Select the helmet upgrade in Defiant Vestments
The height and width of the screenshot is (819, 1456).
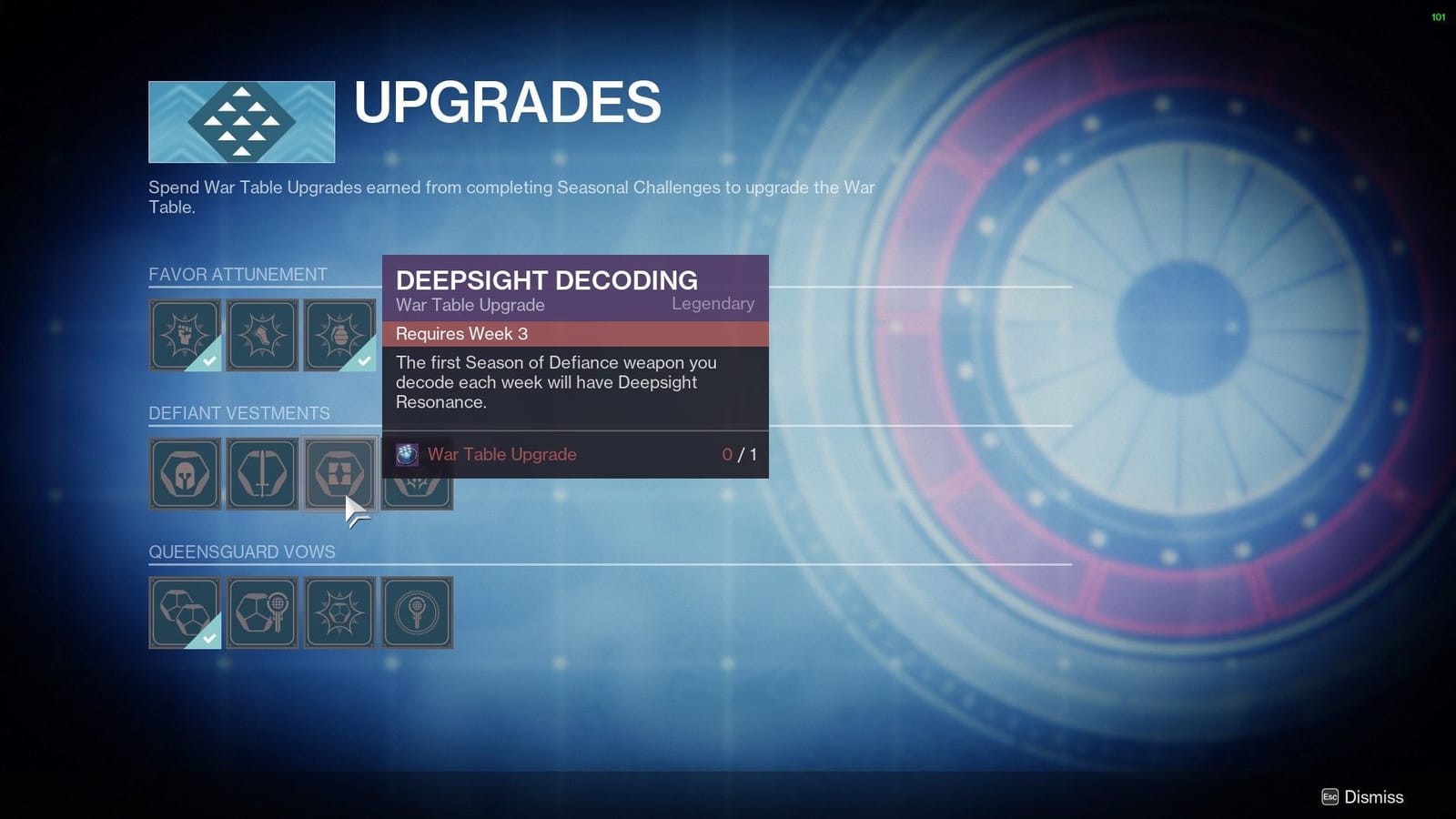coord(185,473)
